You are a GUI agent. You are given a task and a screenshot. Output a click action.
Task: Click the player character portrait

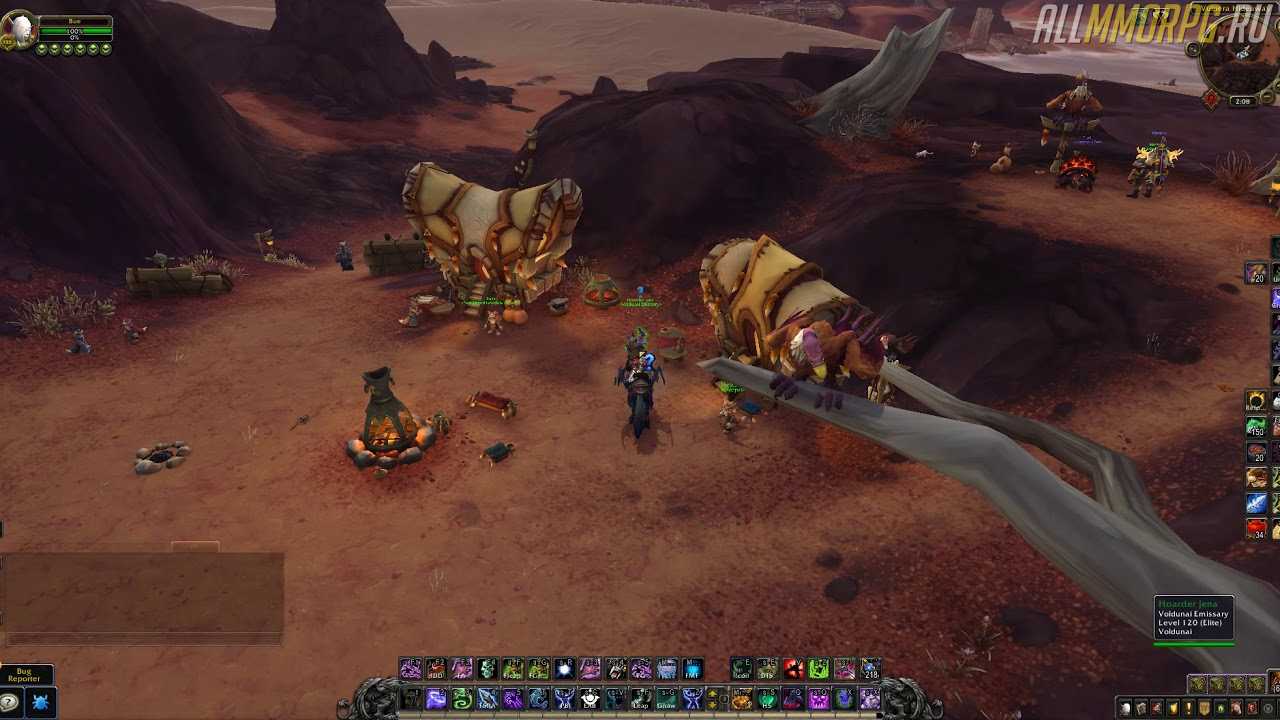tap(18, 30)
